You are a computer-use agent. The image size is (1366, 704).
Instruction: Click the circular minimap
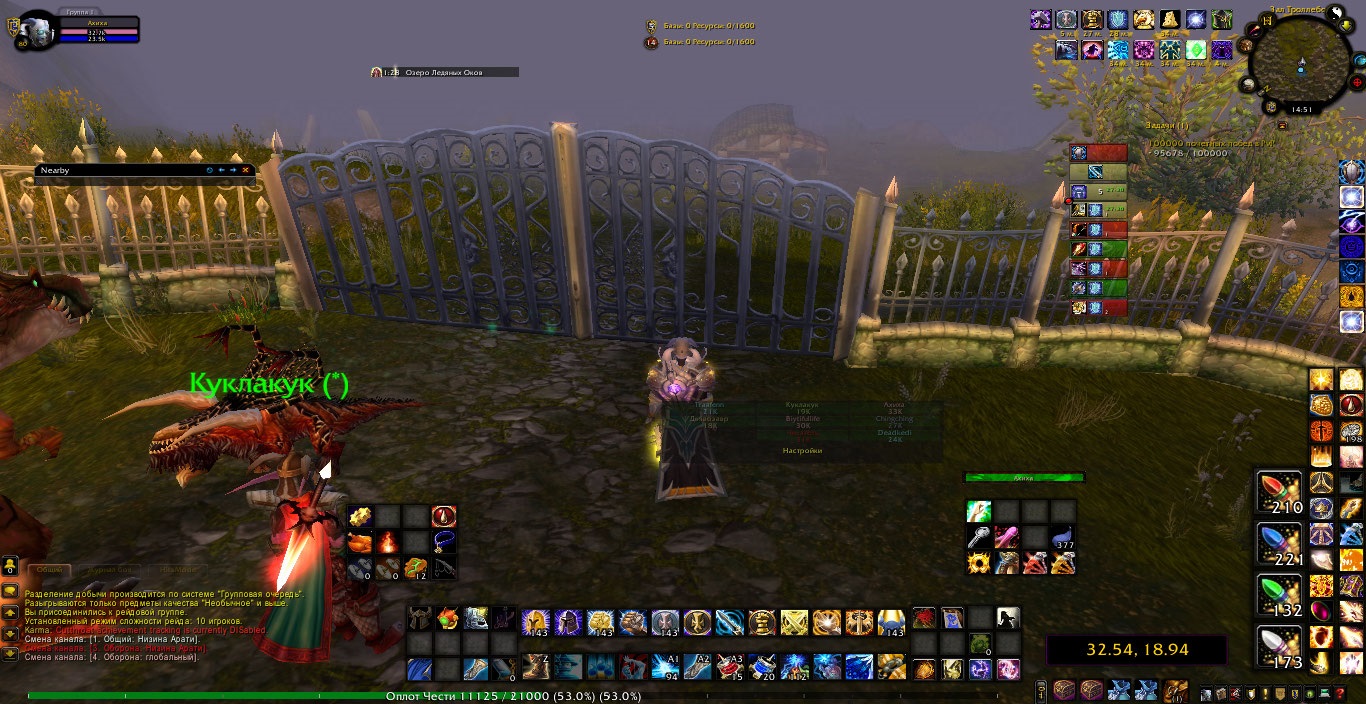tap(1299, 66)
